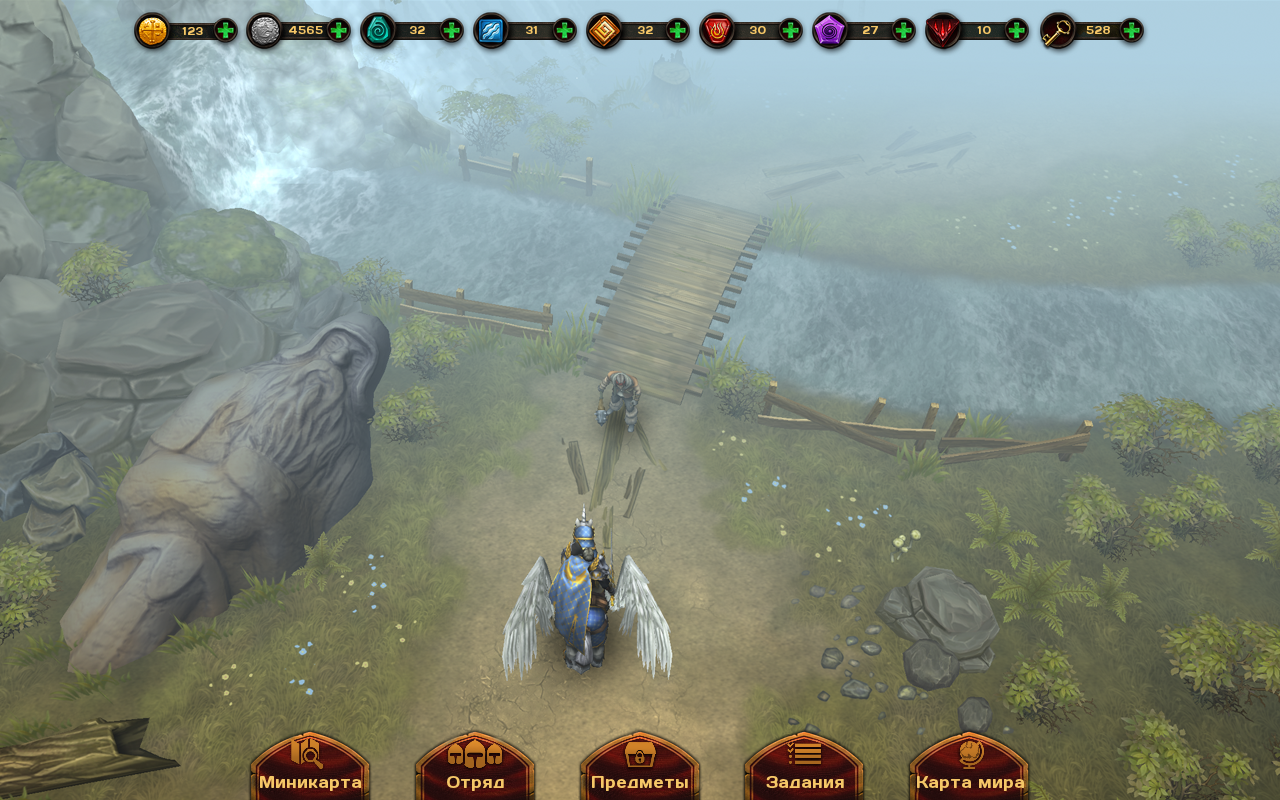Add purple pentagon rune with plus button
Screen dimensions: 1280x800
904,30
